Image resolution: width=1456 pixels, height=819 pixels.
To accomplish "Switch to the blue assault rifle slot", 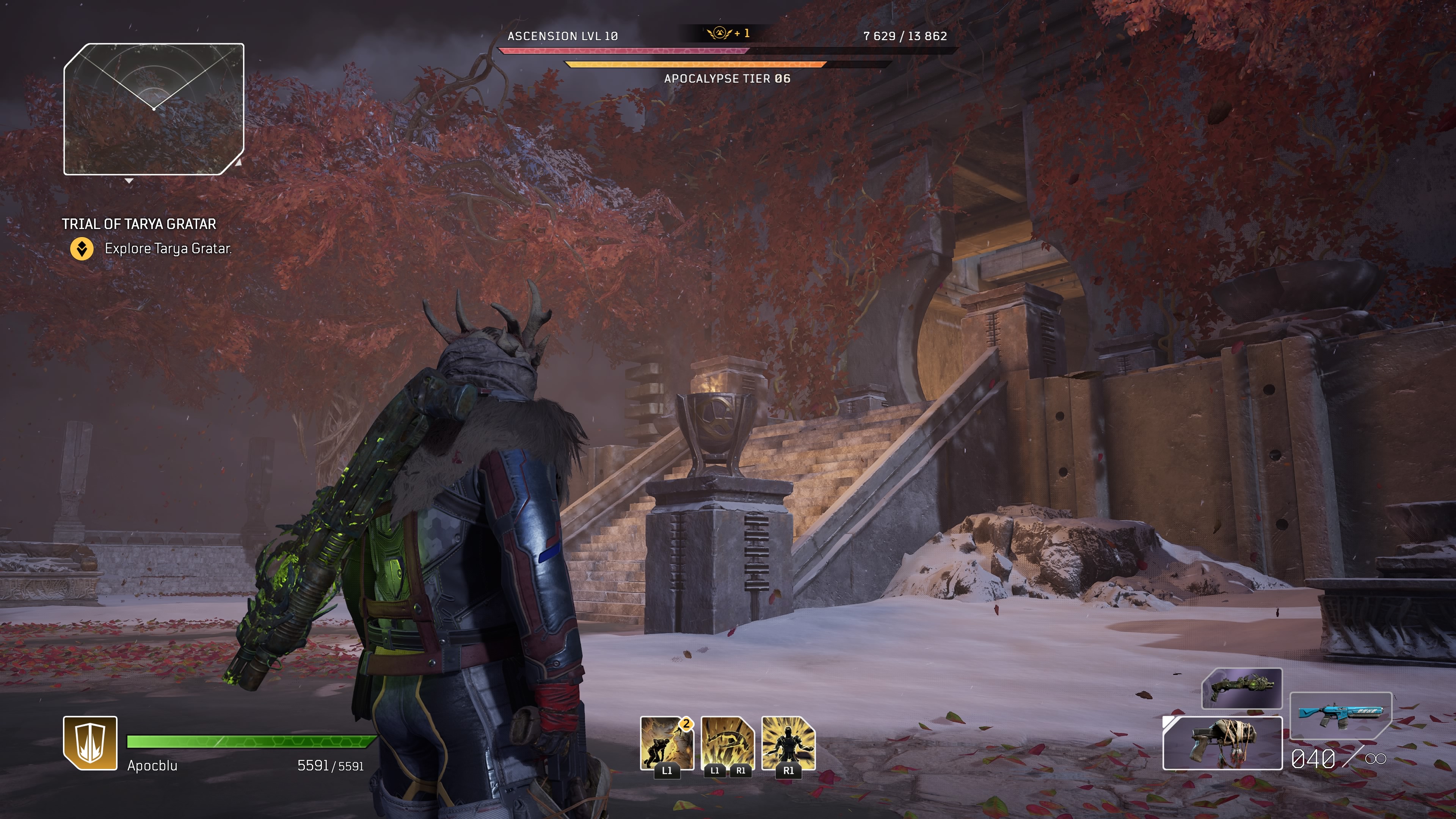I will coord(1340,715).
